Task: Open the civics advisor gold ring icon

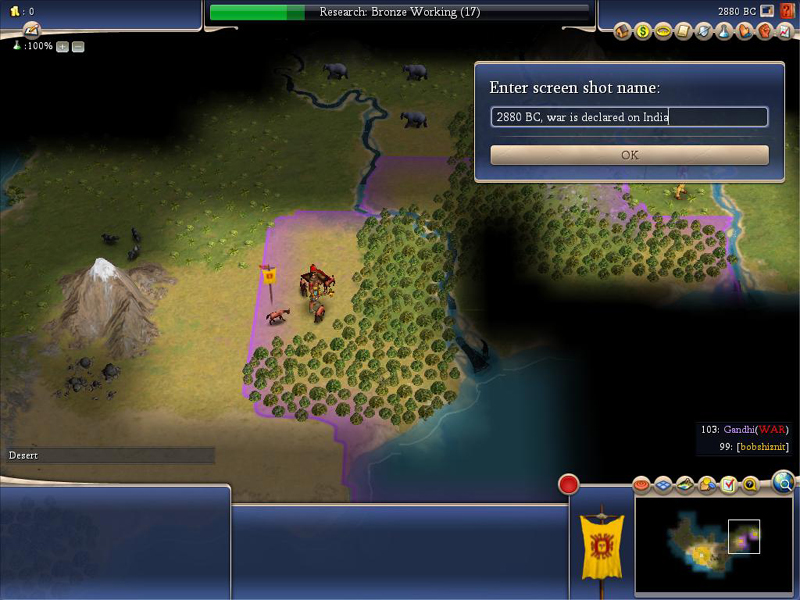Action: 663,32
